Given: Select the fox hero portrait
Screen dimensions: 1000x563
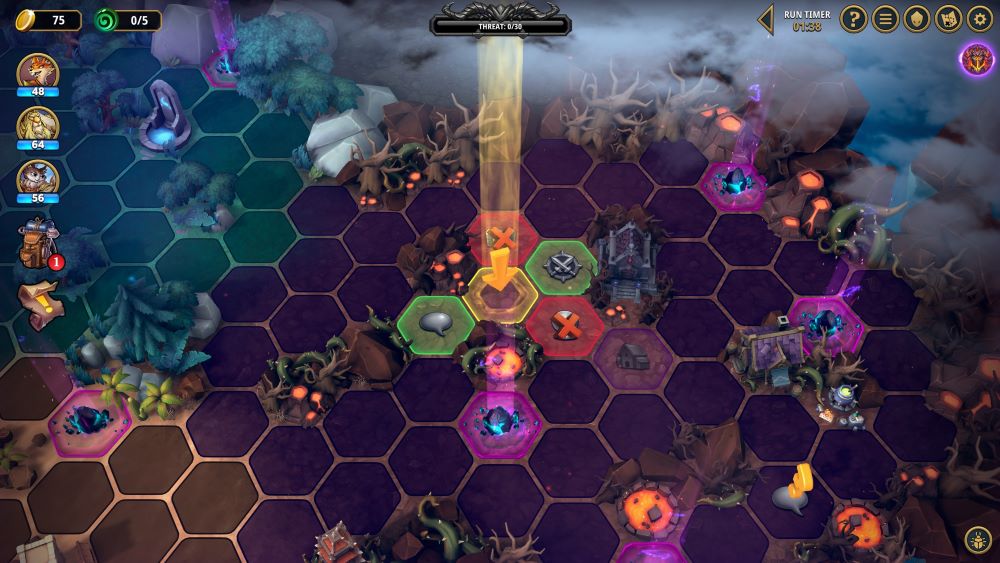Looking at the screenshot, I should click(37, 72).
